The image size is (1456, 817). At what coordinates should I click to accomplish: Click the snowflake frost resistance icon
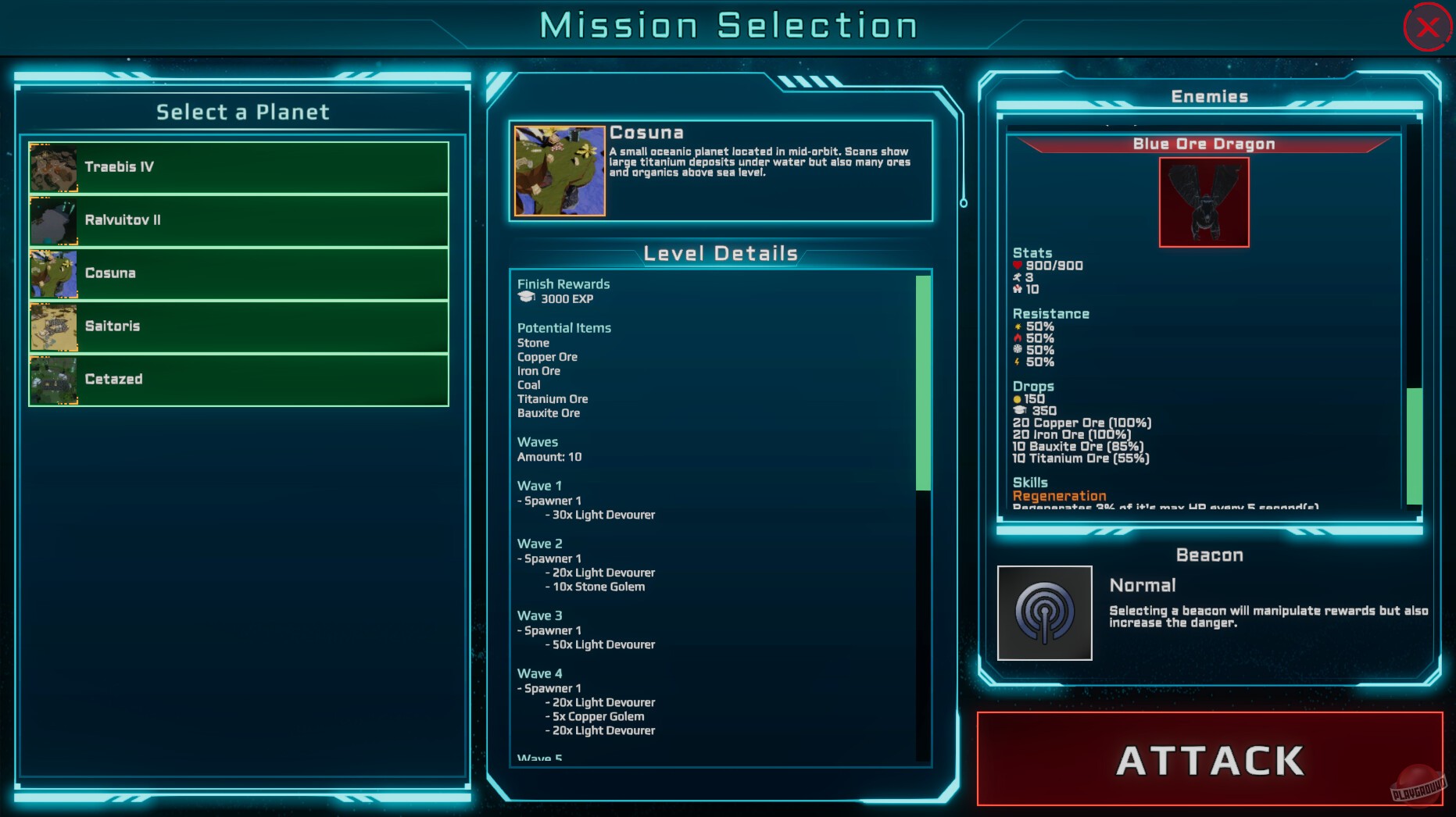1018,349
